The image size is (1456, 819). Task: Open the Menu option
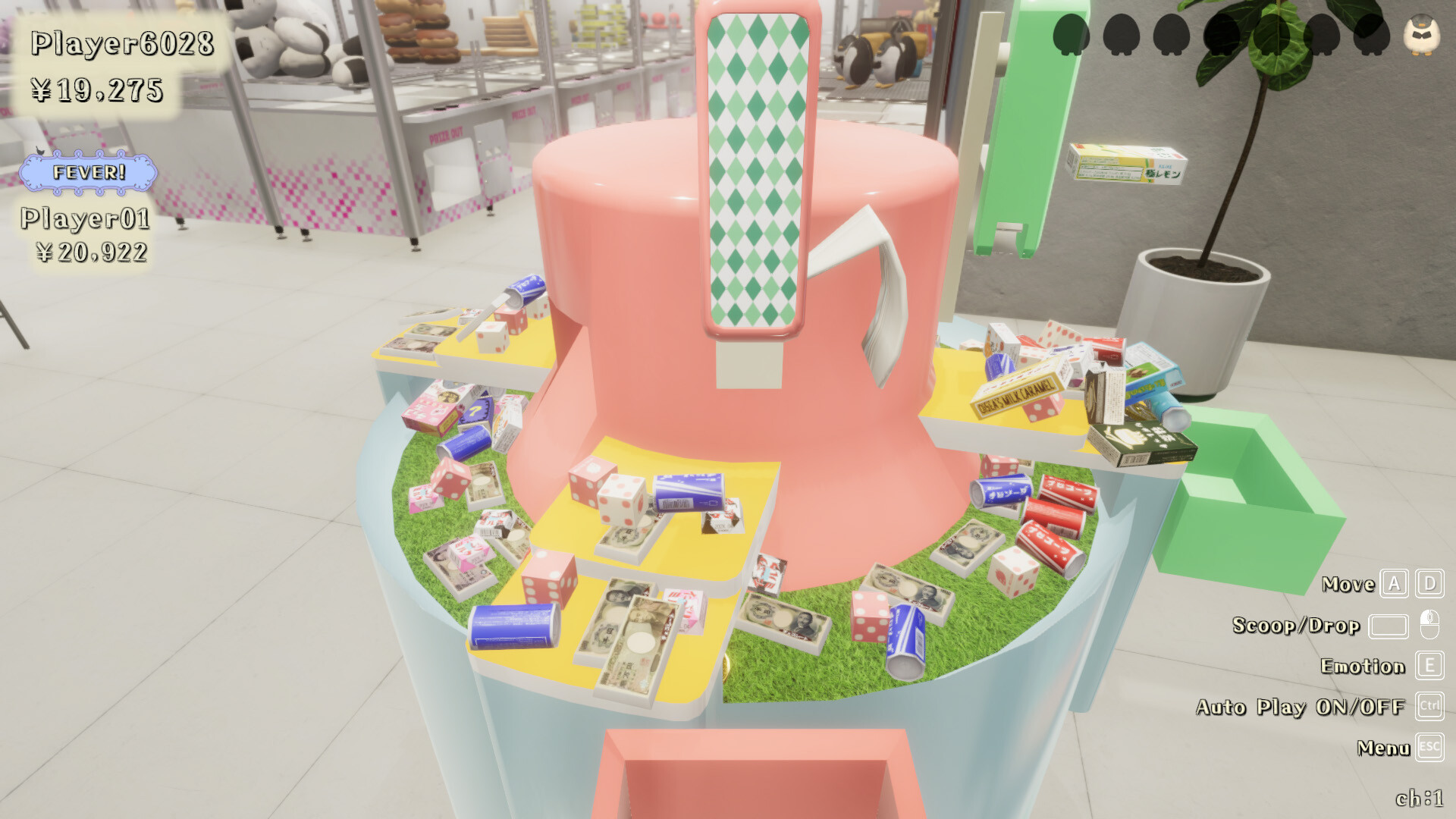pyautogui.click(x=1383, y=748)
